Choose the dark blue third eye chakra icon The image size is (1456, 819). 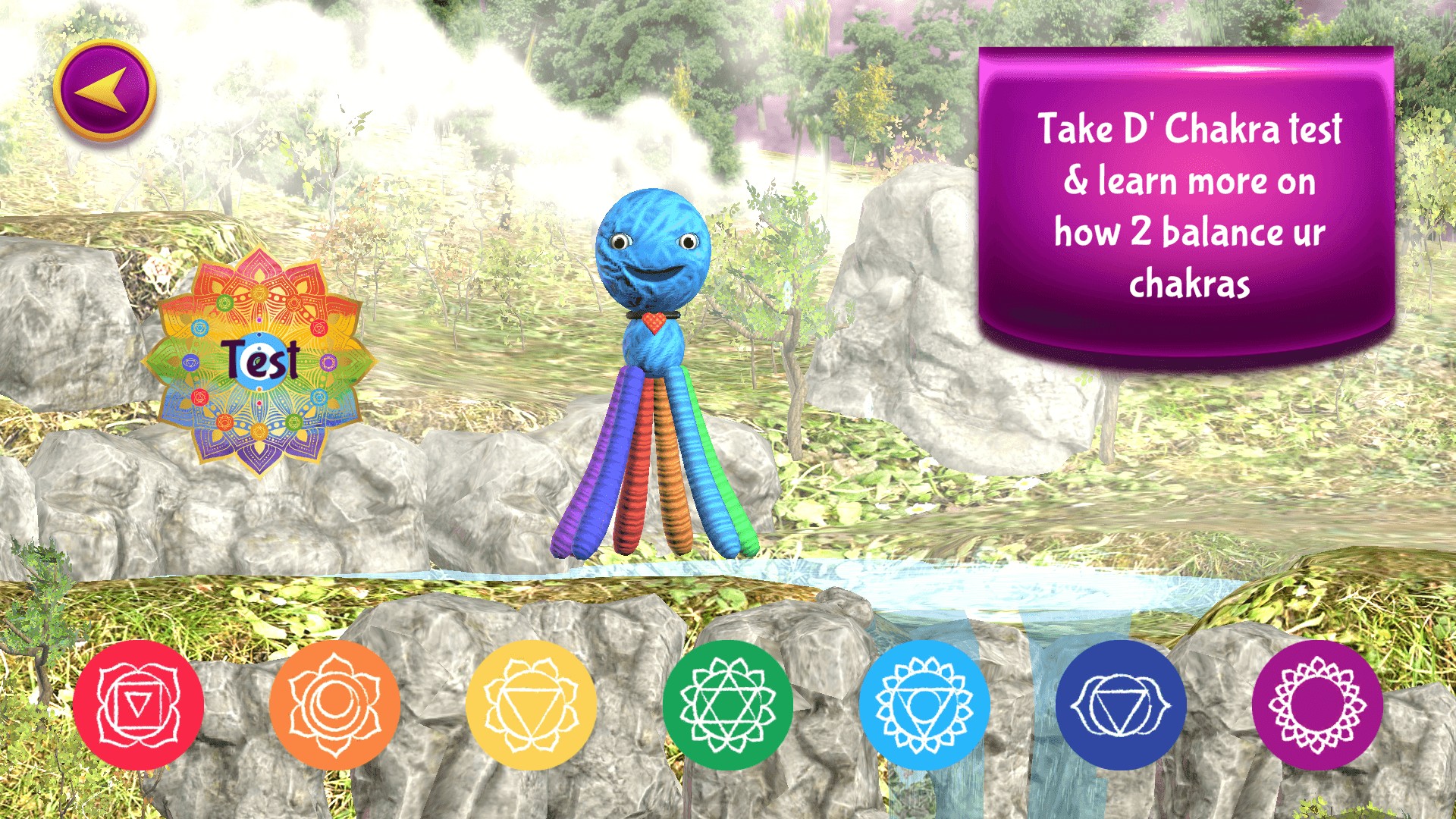click(1121, 705)
